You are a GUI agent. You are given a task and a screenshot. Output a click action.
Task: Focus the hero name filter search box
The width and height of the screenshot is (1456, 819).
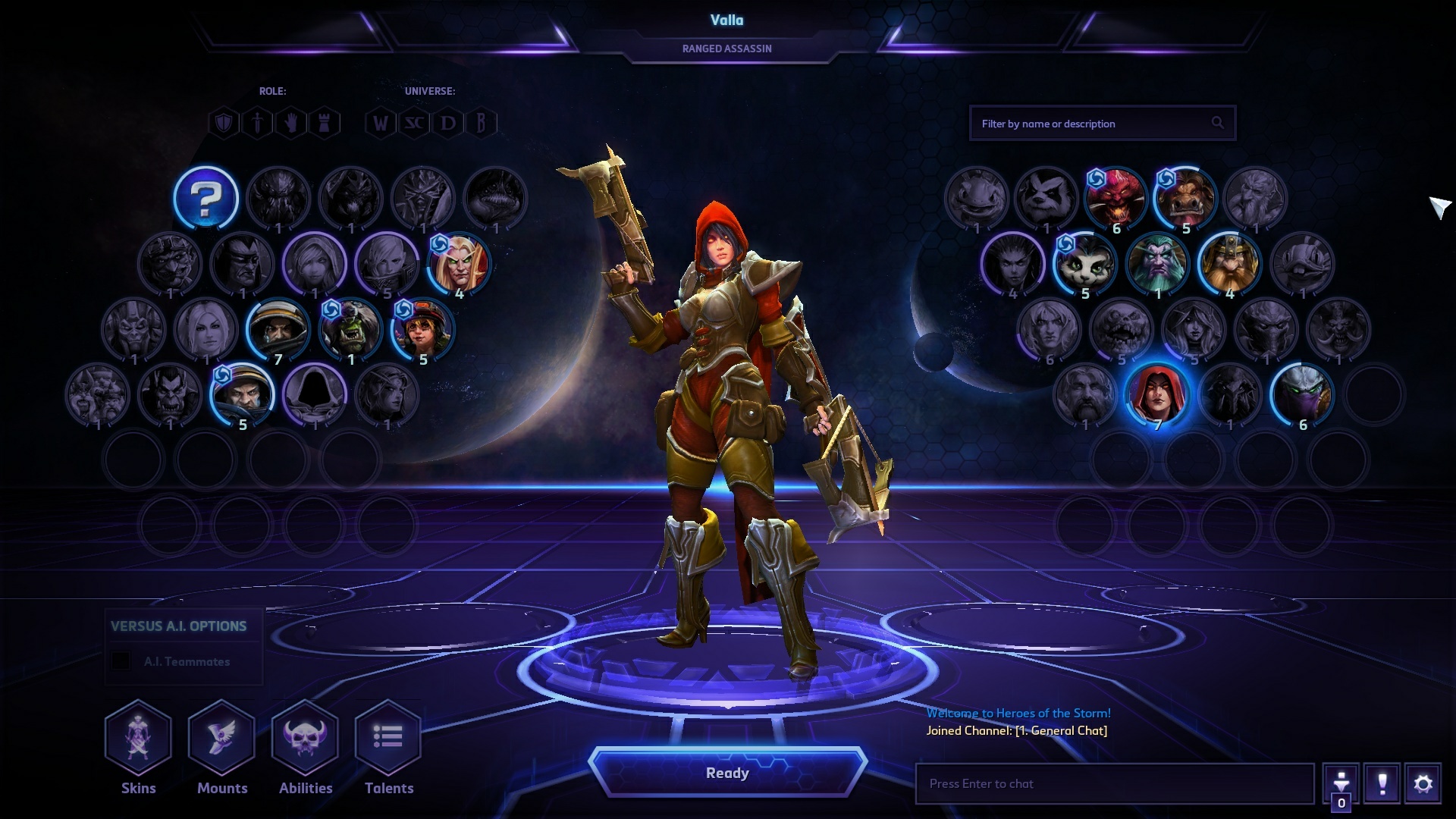click(1092, 124)
